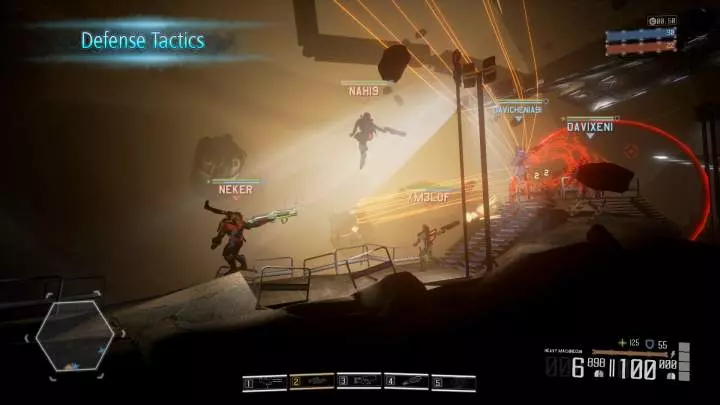Image resolution: width=720 pixels, height=405 pixels.
Task: Equip the weapon in slot 4
Action: pyautogui.click(x=406, y=382)
